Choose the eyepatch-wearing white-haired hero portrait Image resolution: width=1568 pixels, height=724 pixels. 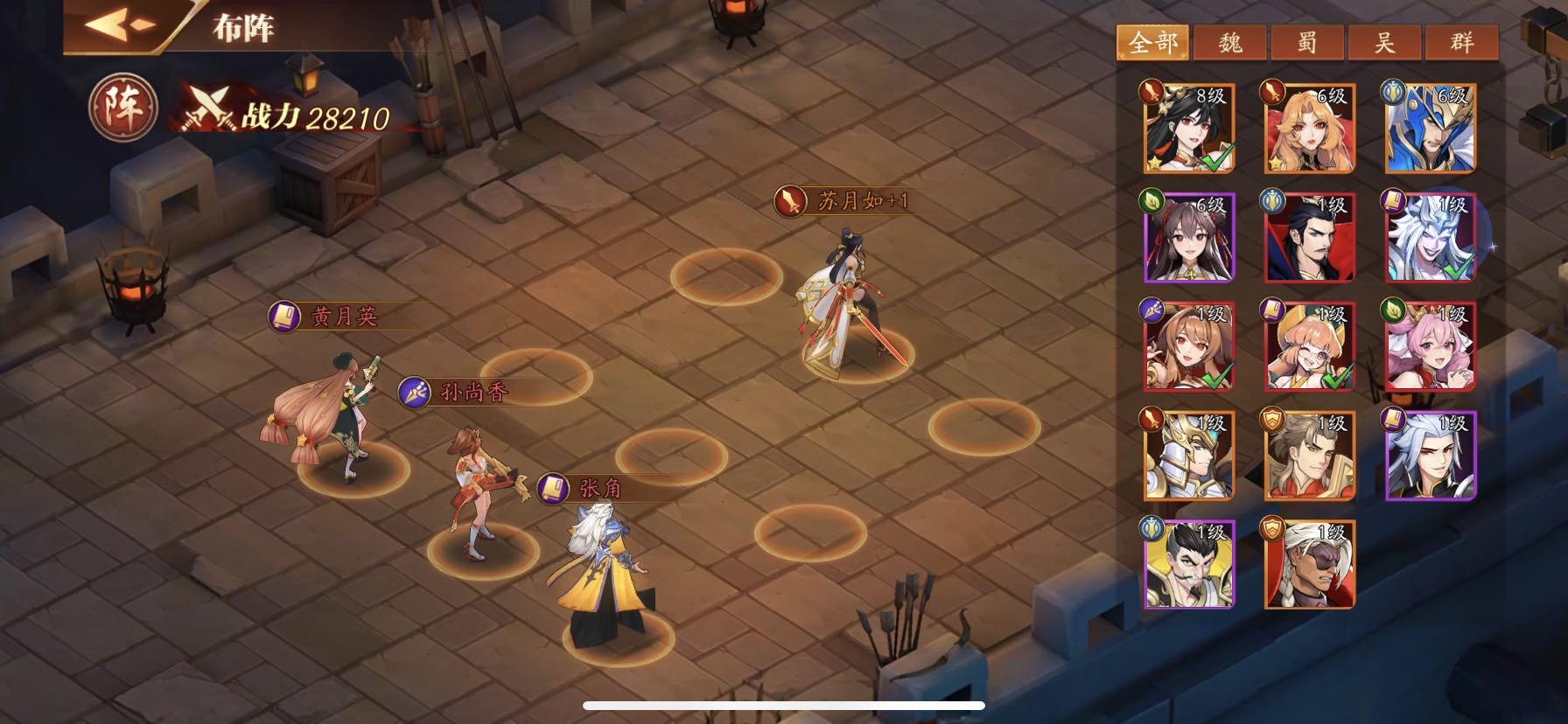[x=1310, y=565]
